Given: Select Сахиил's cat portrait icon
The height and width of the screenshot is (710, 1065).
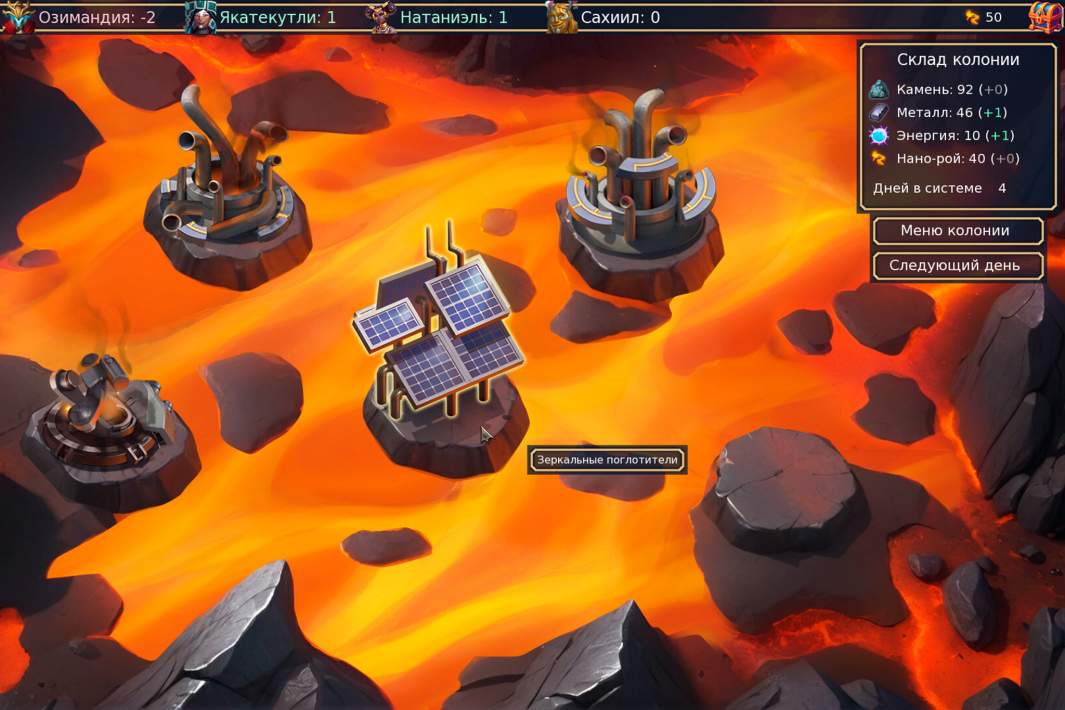Looking at the screenshot, I should 562,17.
